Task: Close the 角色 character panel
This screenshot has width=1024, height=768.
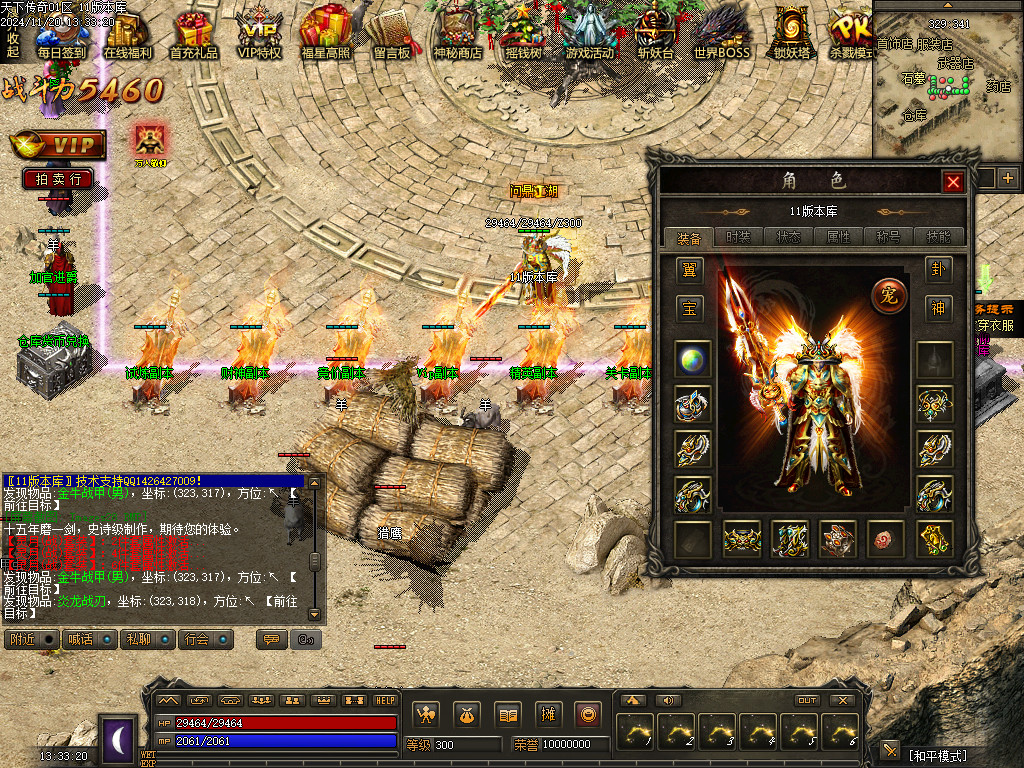Action: 953,182
